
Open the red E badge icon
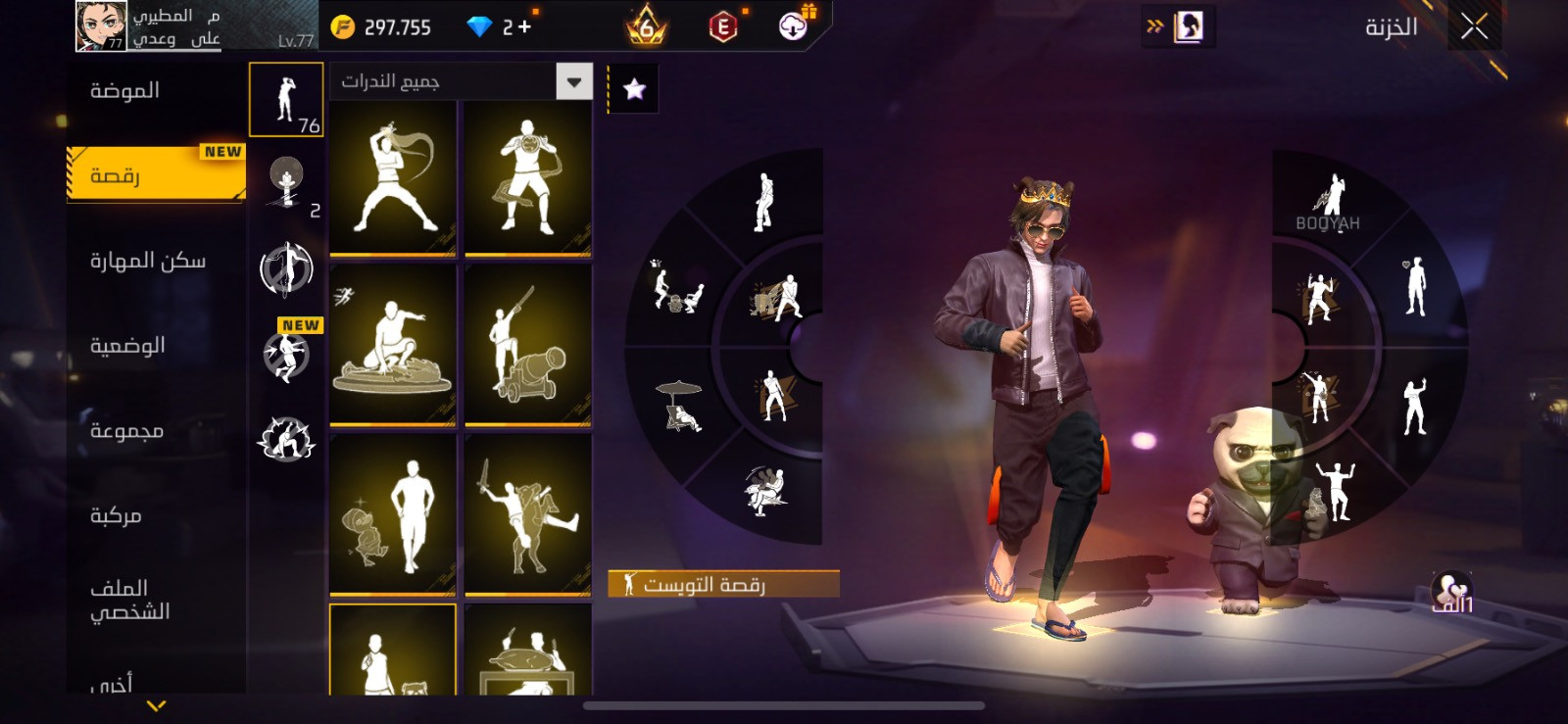pyautogui.click(x=723, y=27)
